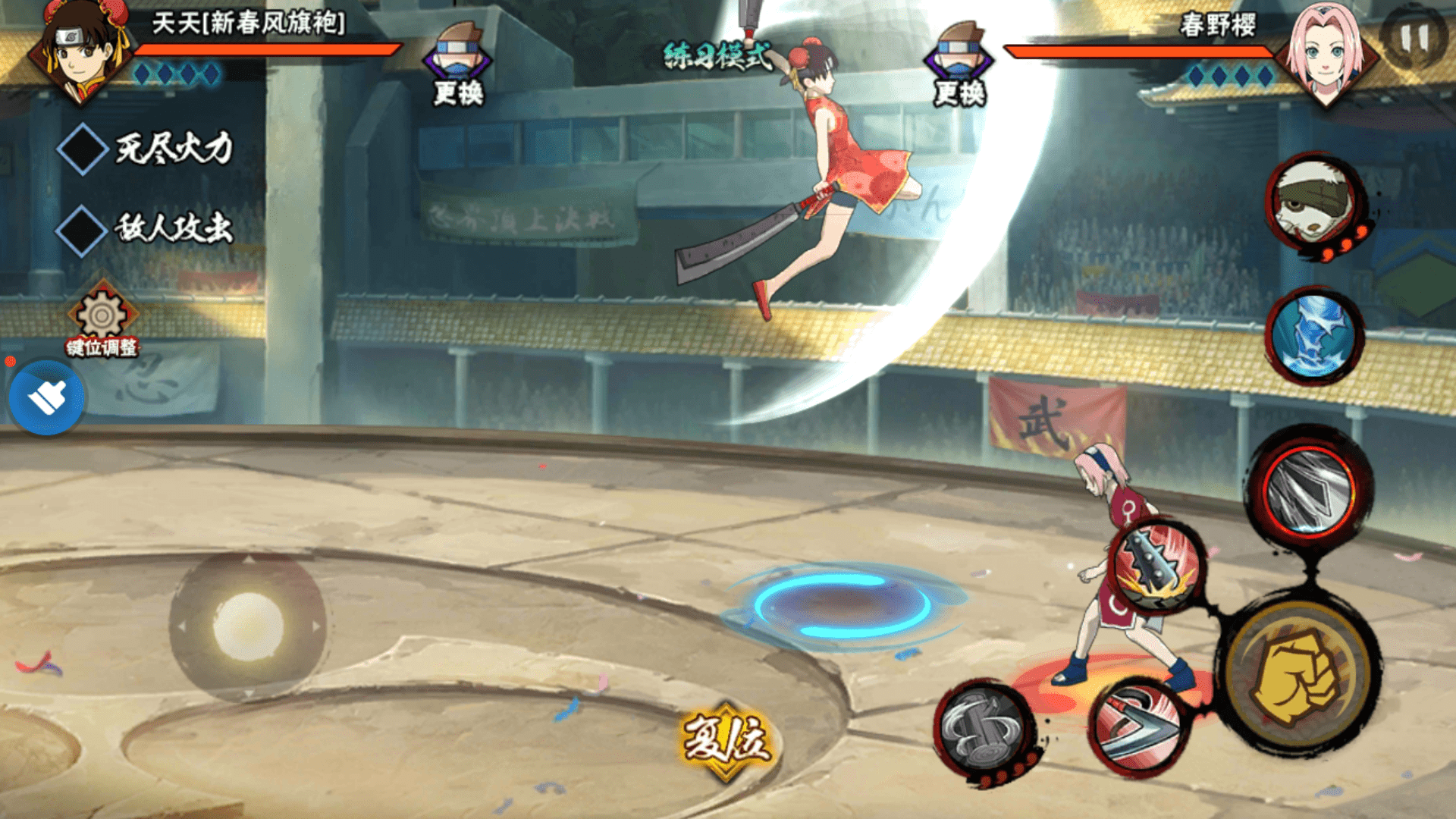
Task: Swap the opponent ninja with 更换
Action: click(x=959, y=64)
